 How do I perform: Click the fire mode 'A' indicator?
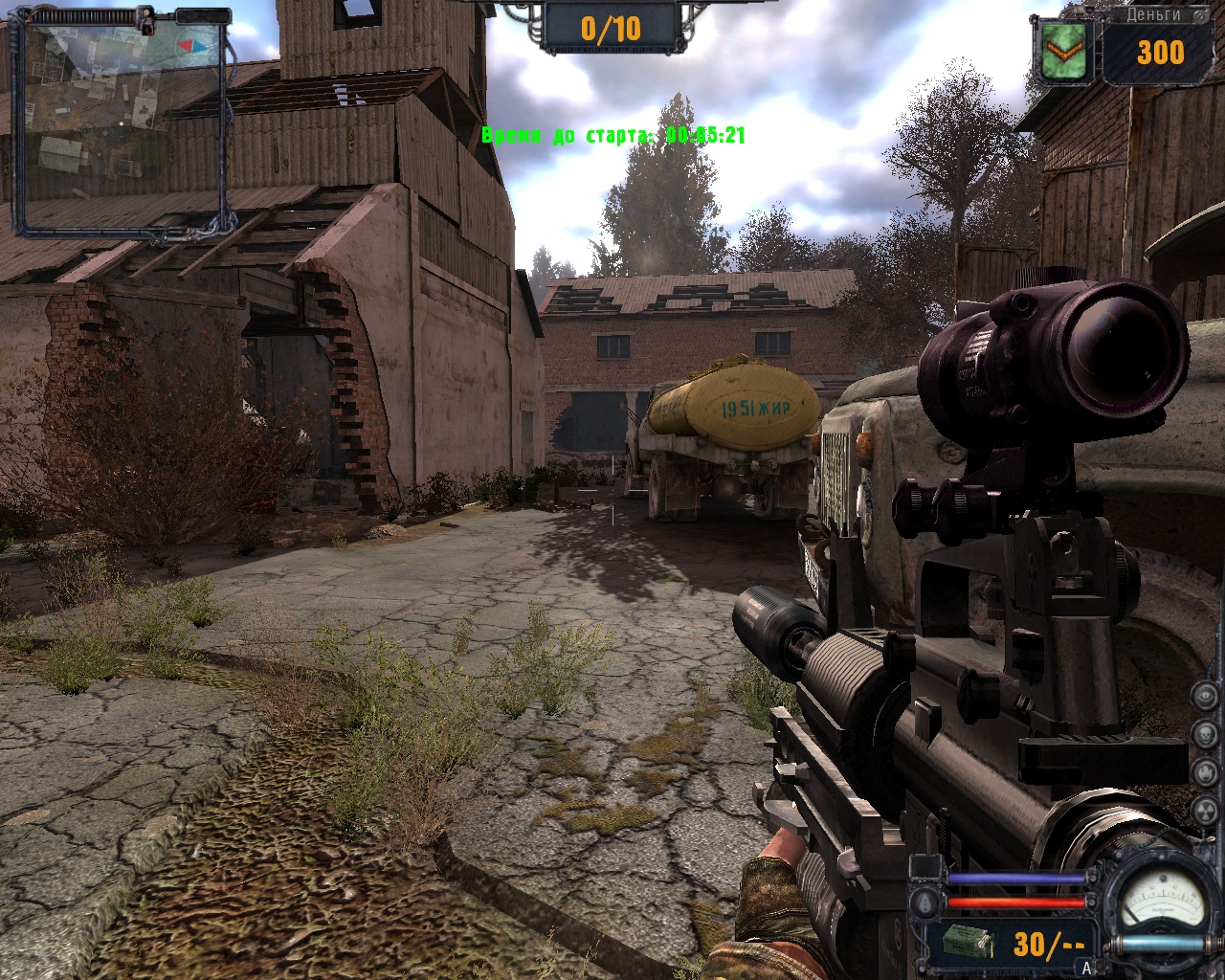1086,968
